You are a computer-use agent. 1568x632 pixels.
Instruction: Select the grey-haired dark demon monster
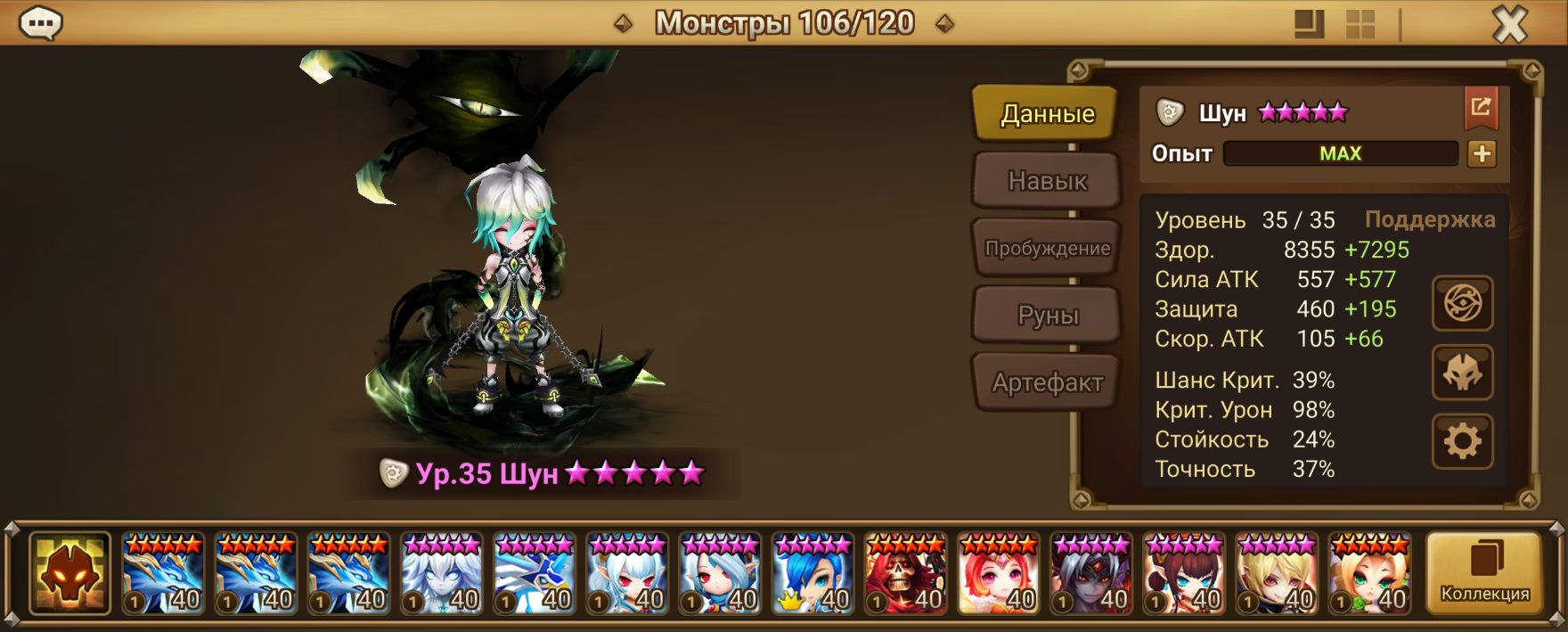click(1091, 573)
